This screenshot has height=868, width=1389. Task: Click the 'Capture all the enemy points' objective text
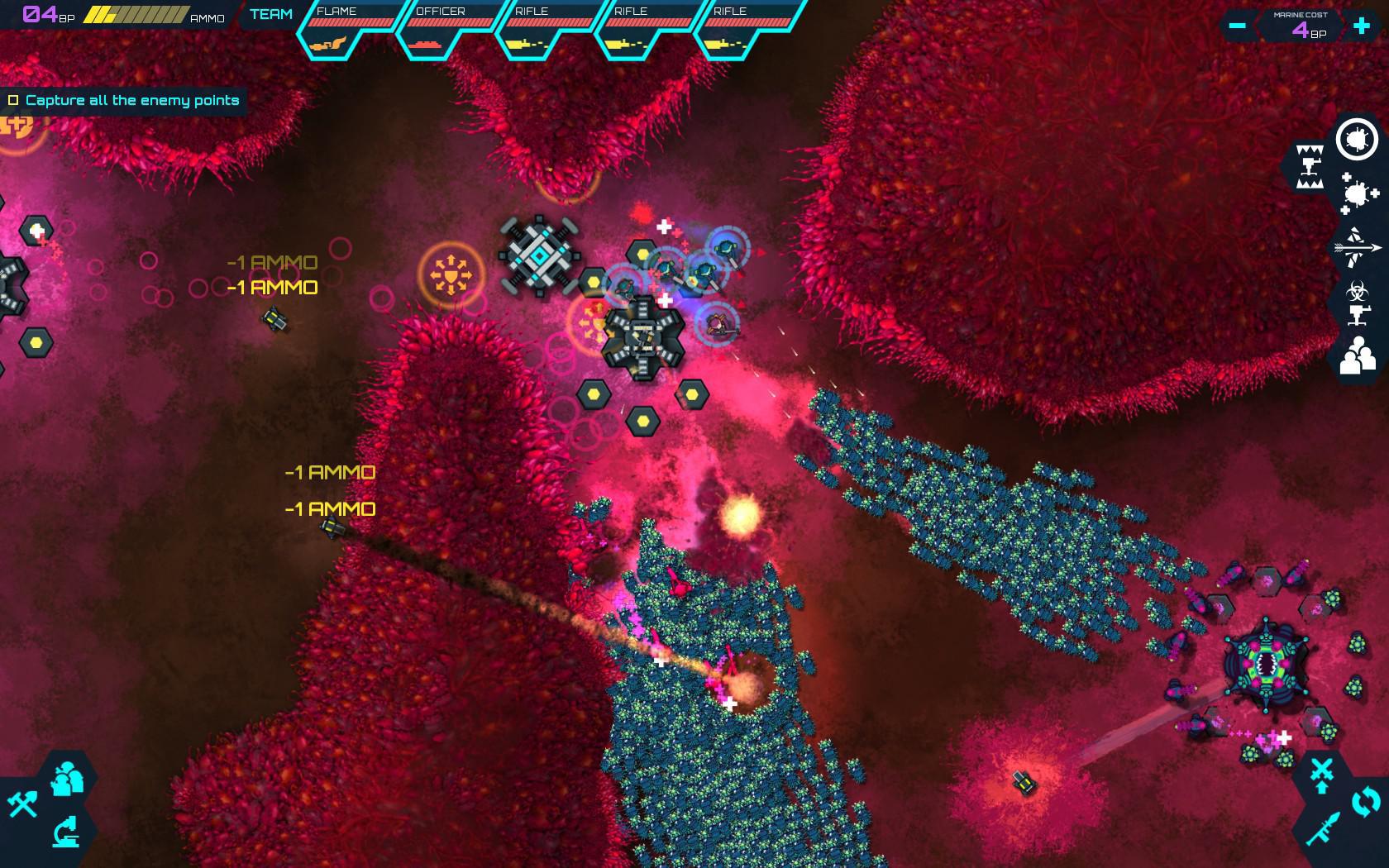click(x=132, y=99)
